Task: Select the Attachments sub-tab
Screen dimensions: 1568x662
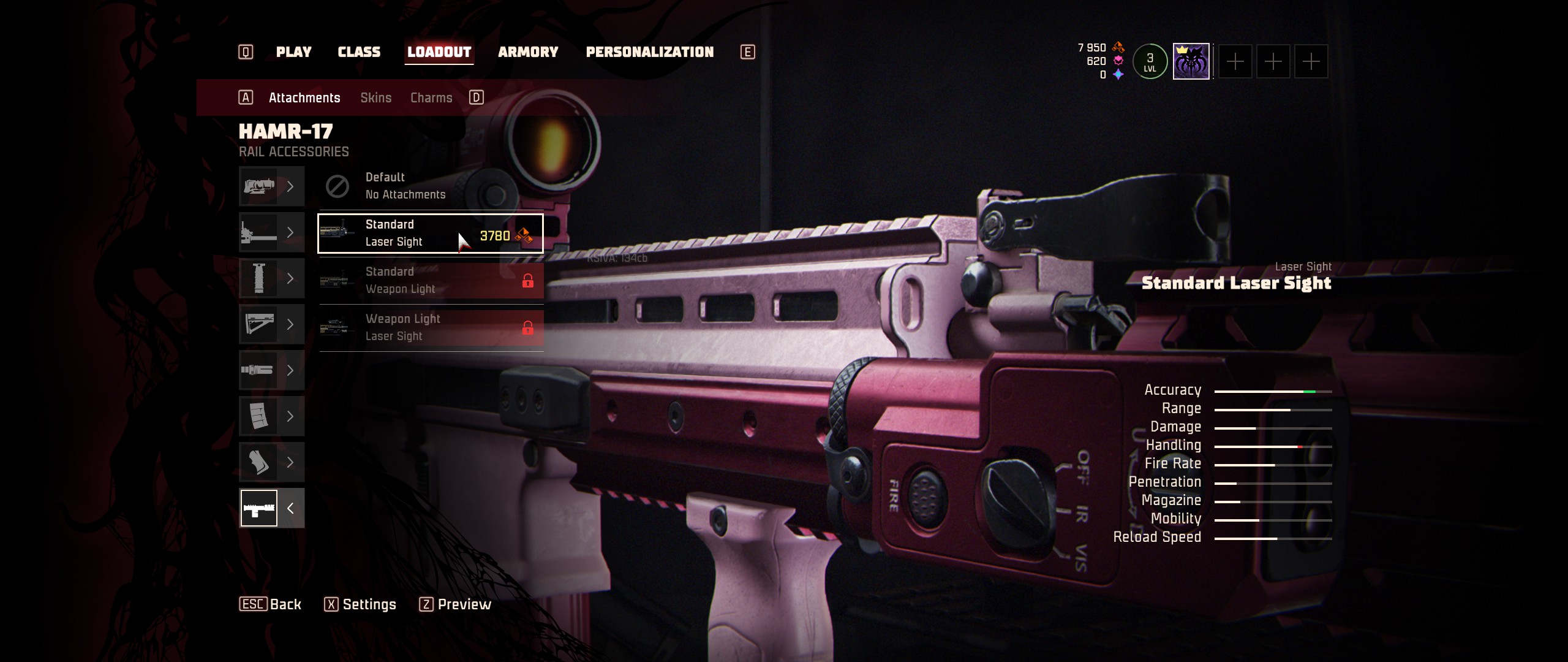Action: point(304,98)
